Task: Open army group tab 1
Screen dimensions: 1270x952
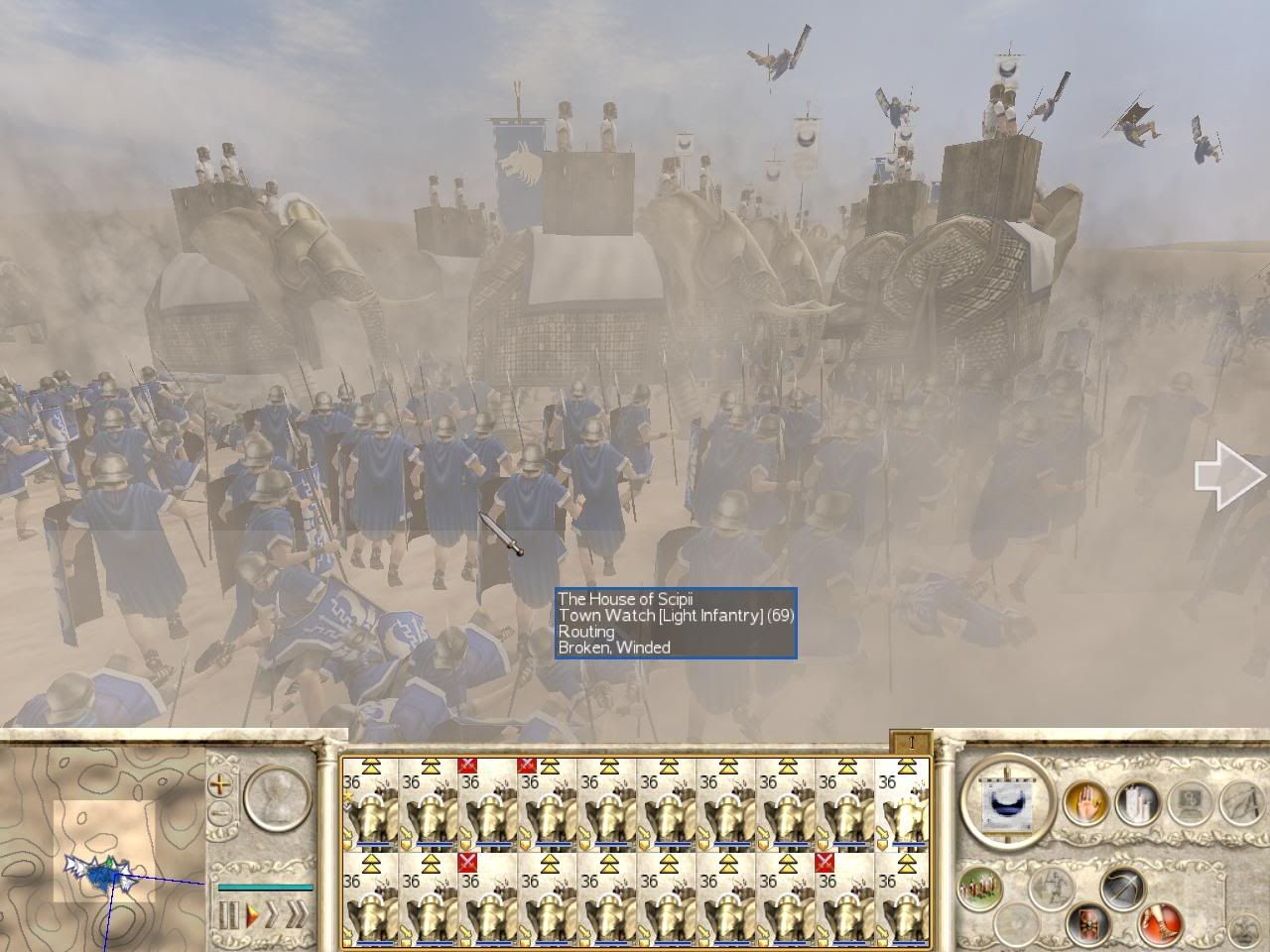Action: tap(910, 742)
